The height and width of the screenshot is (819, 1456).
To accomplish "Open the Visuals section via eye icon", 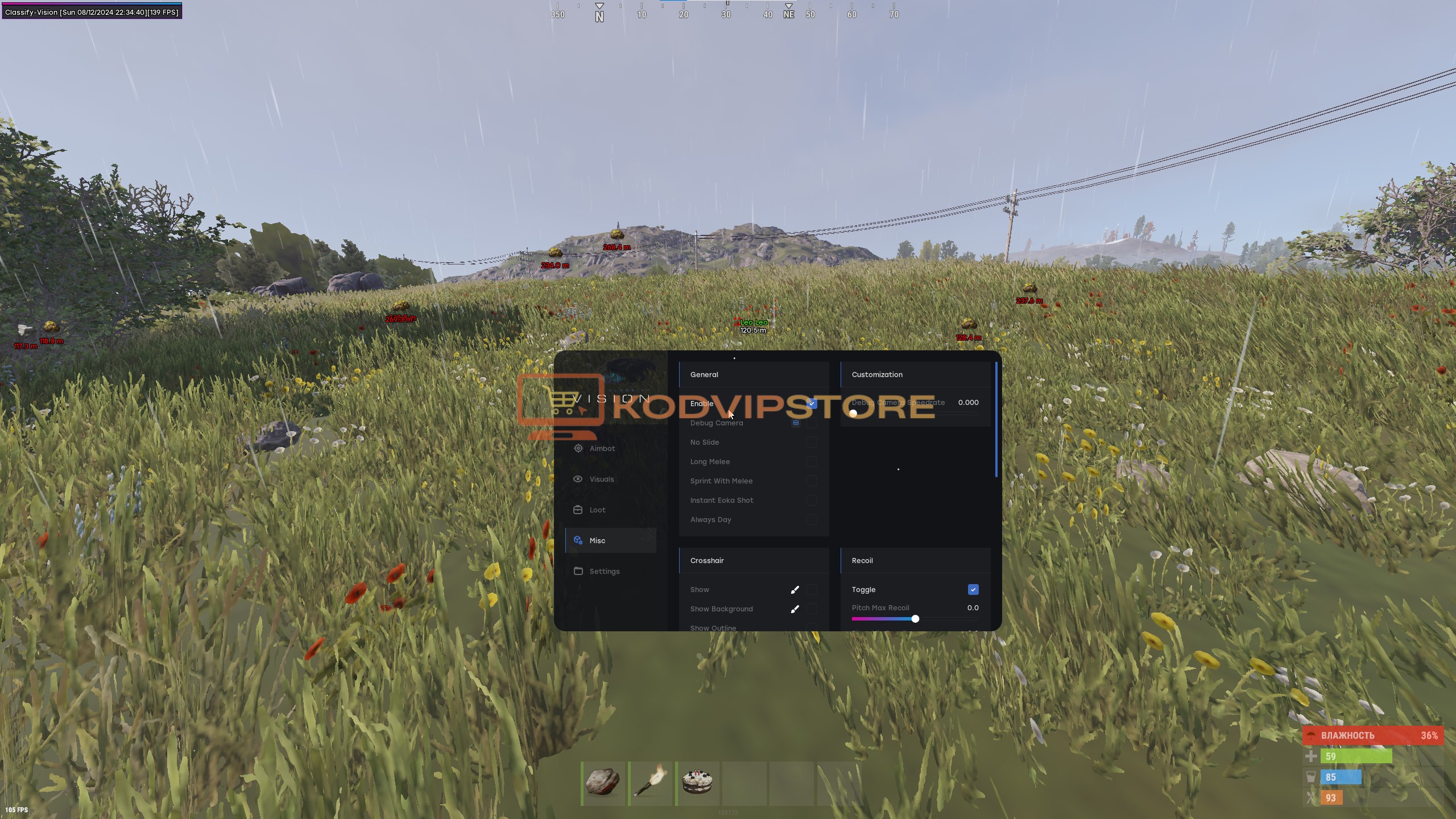I will 578,479.
